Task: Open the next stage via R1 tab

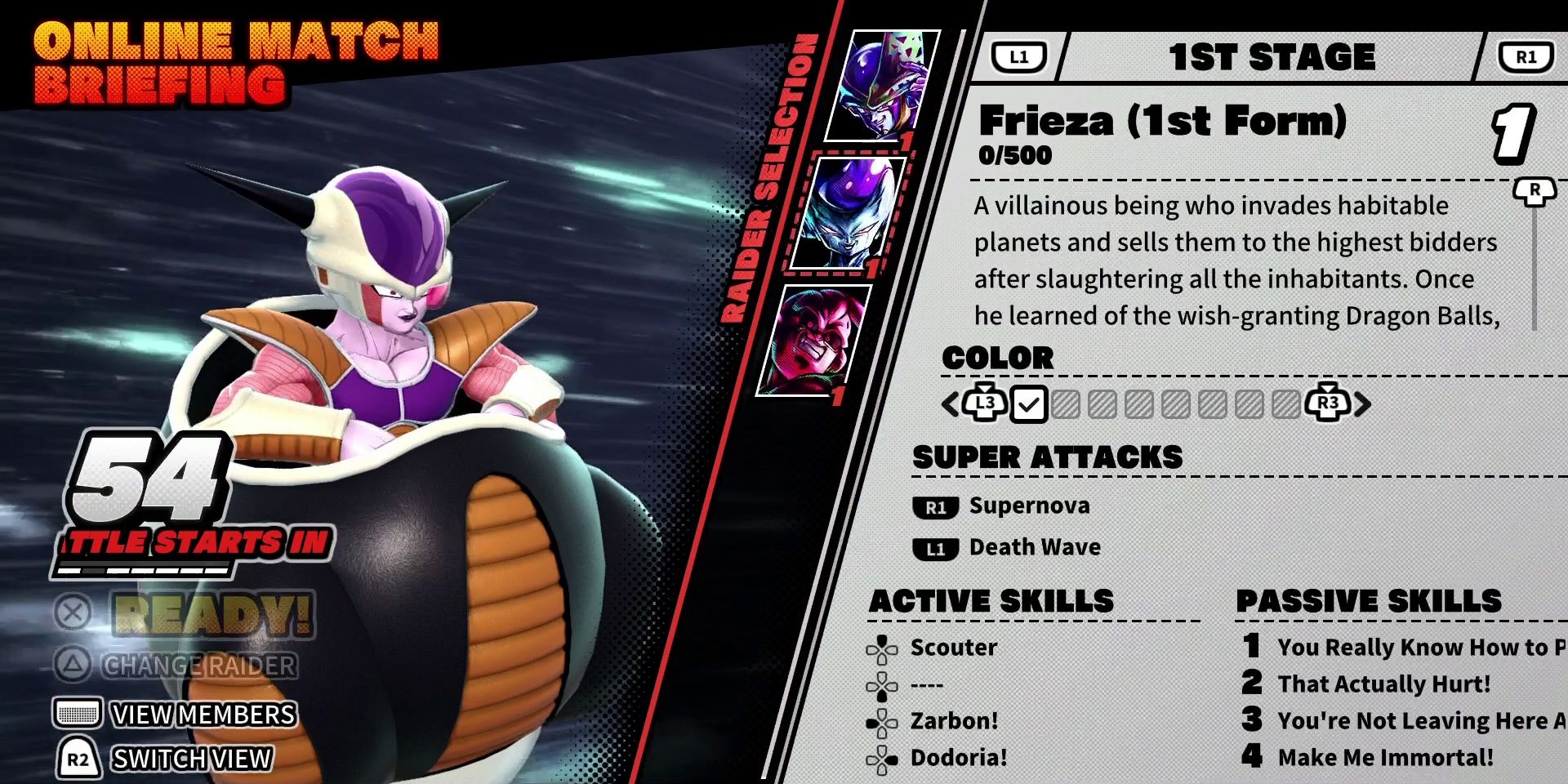Action: pyautogui.click(x=1526, y=55)
